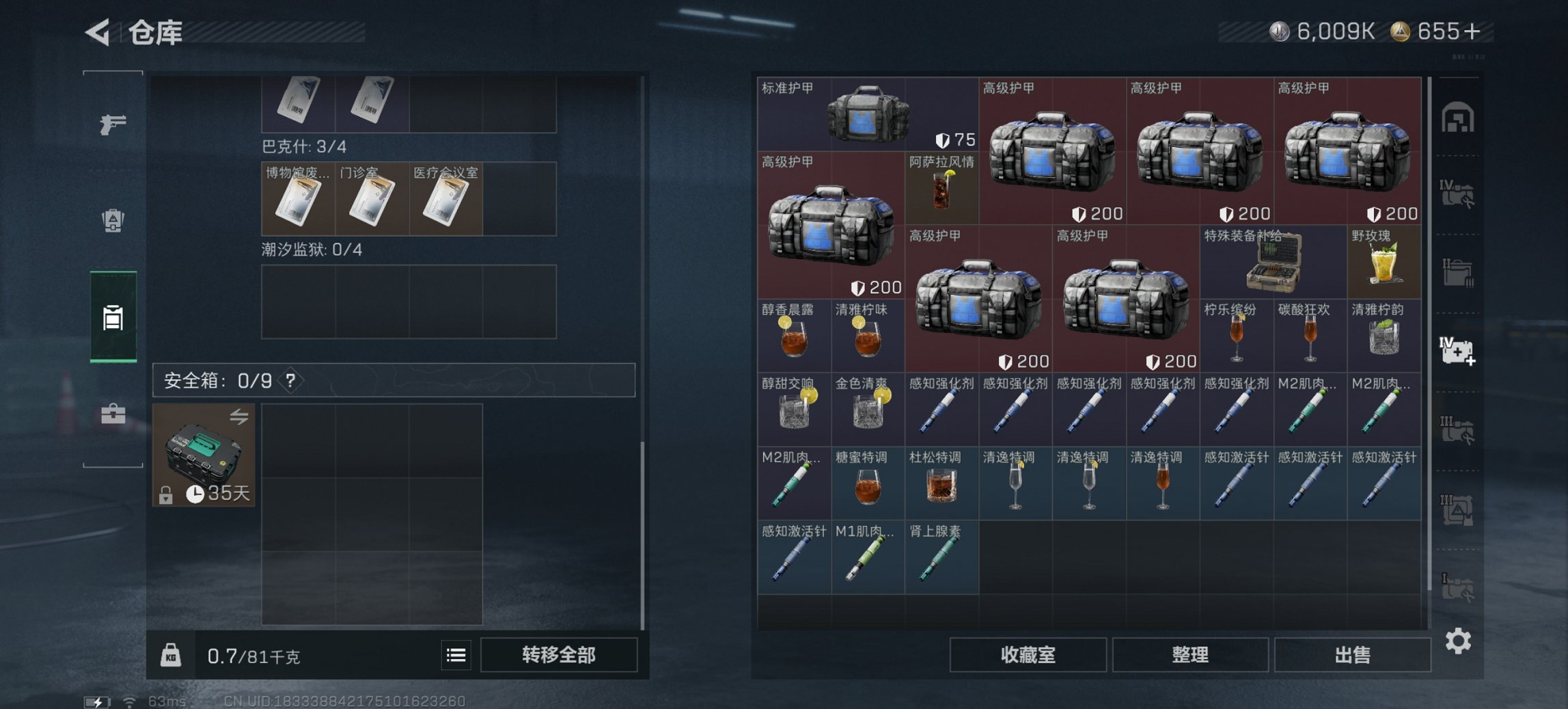Click the 出售 sell button
Image resolution: width=1568 pixels, height=709 pixels.
tap(1352, 655)
